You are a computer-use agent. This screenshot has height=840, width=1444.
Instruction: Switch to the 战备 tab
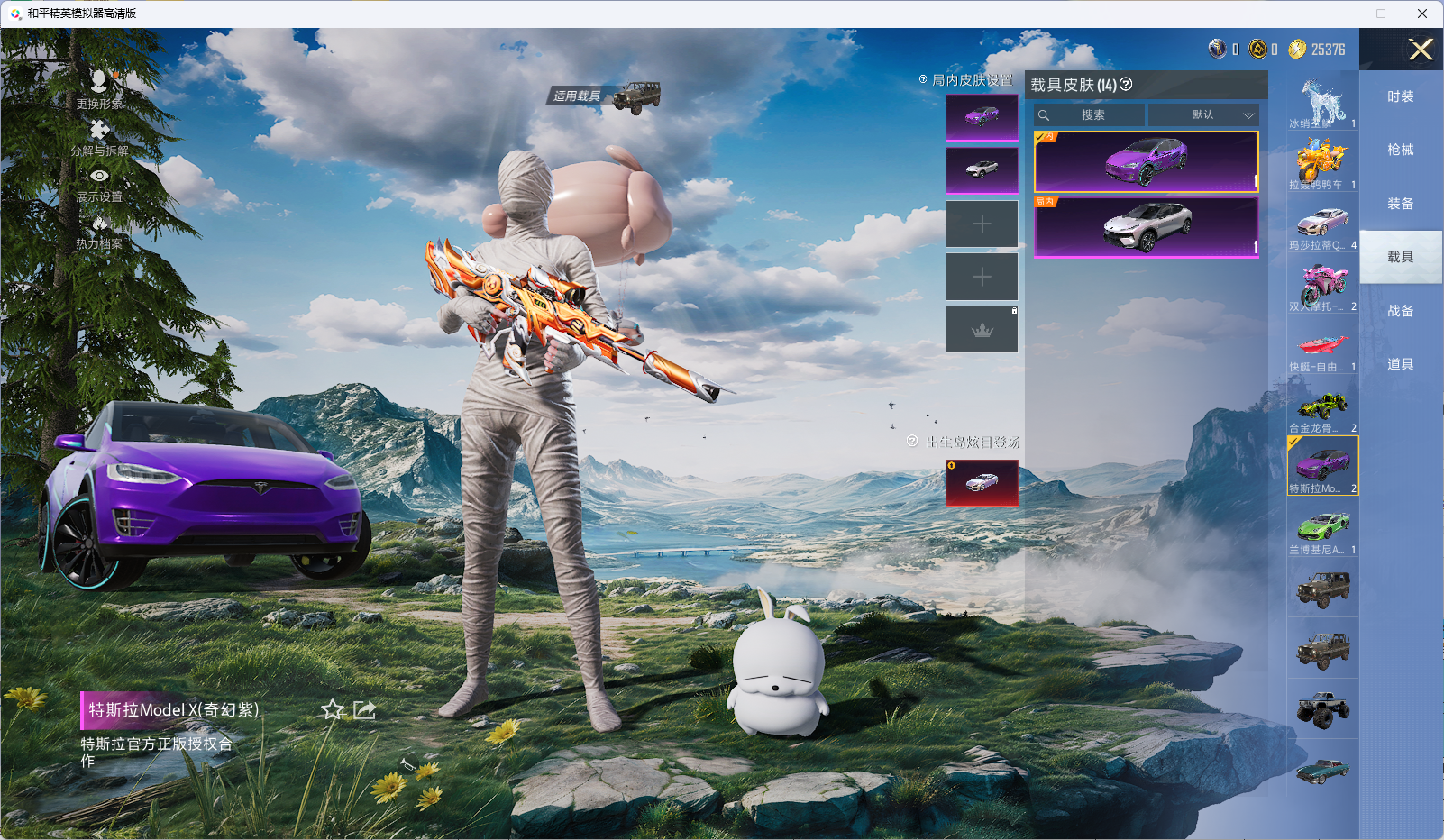[x=1400, y=311]
